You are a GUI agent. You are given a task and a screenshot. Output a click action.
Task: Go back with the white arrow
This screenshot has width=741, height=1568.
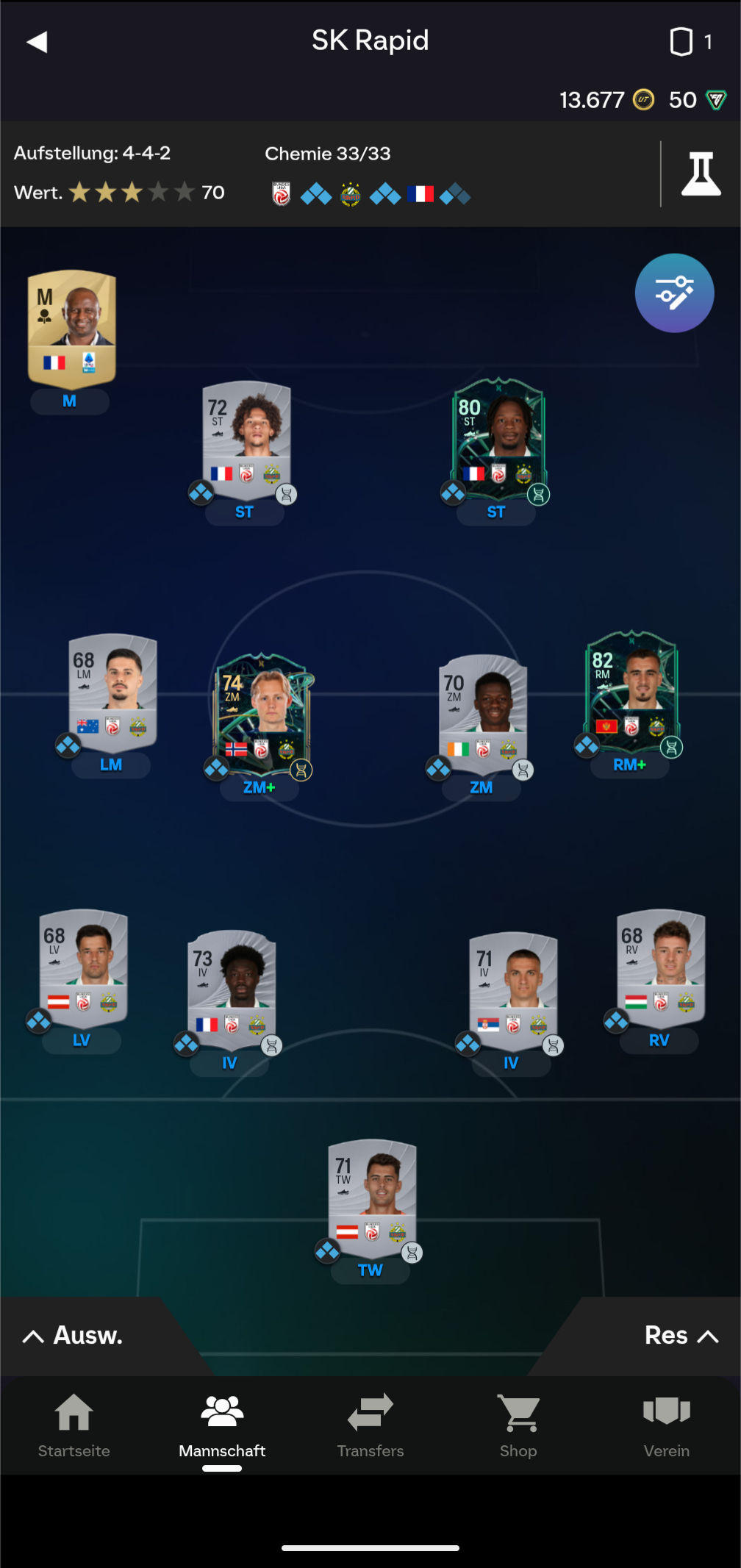point(37,42)
